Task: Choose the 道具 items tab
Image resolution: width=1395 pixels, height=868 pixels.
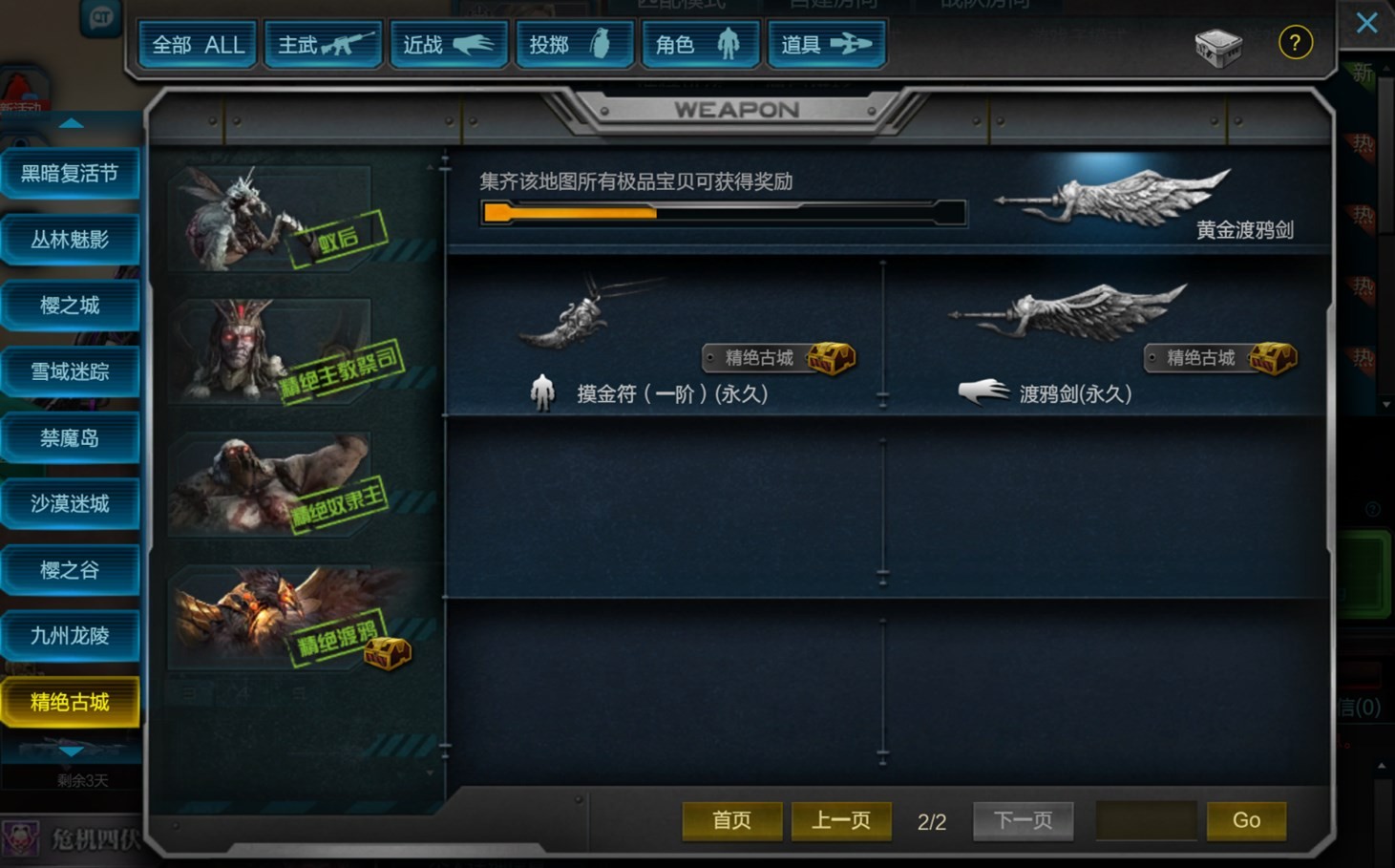Action: point(827,45)
